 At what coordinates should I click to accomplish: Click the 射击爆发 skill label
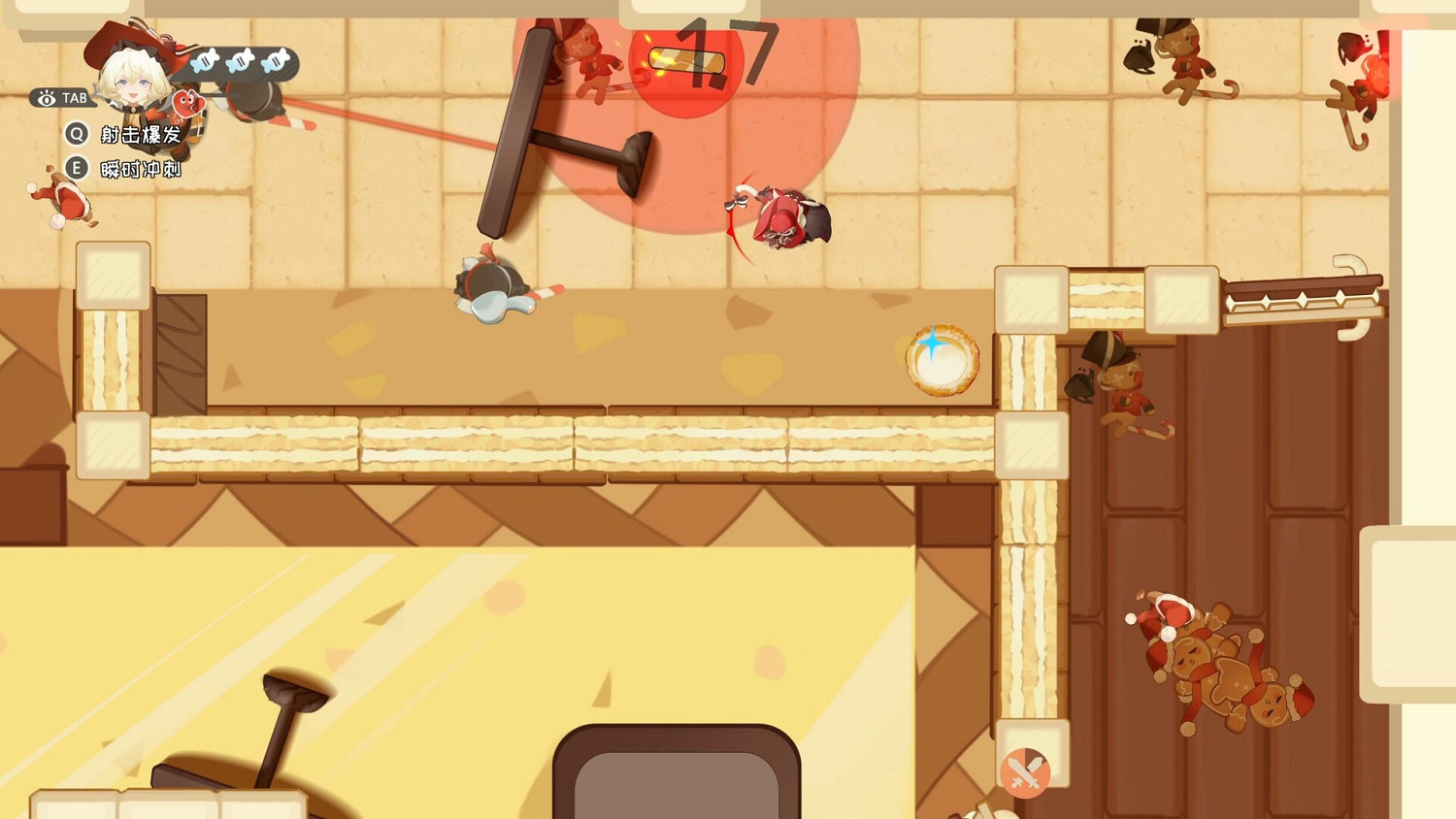[x=141, y=135]
